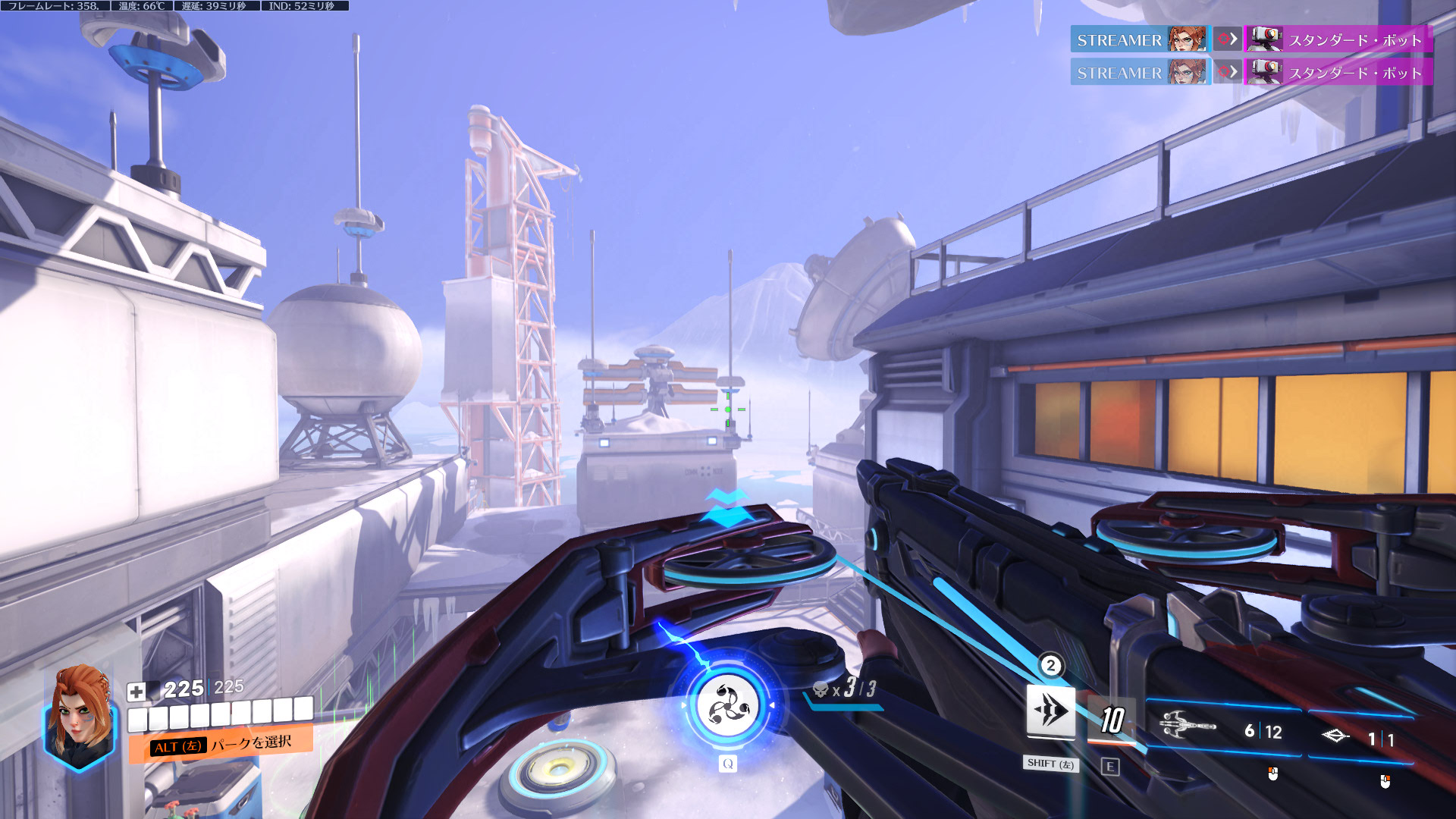The height and width of the screenshot is (819, 1456).
Task: Select the ability on 10-second cooldown
Action: (x=1112, y=720)
